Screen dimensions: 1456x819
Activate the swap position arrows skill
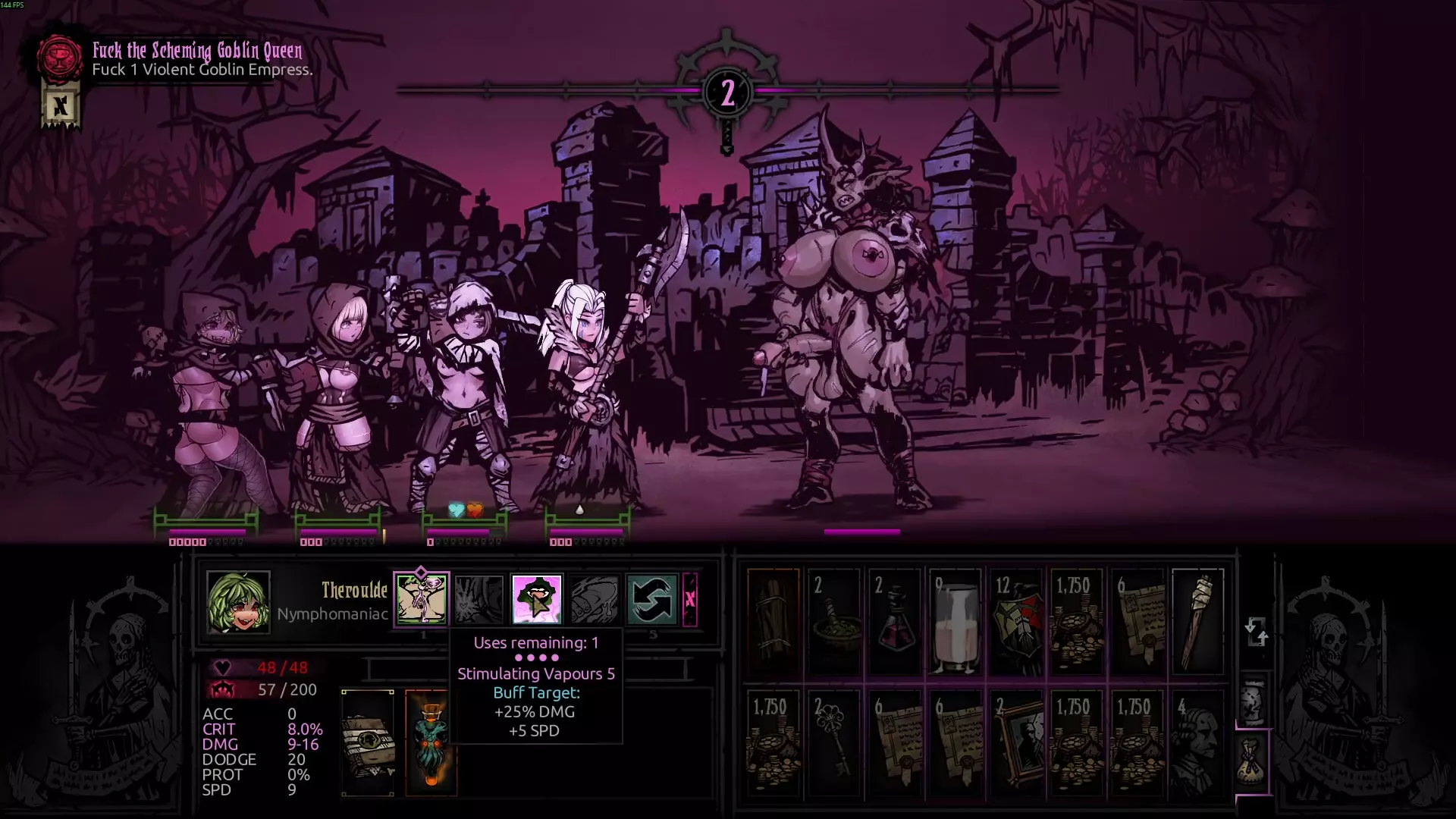(x=651, y=599)
